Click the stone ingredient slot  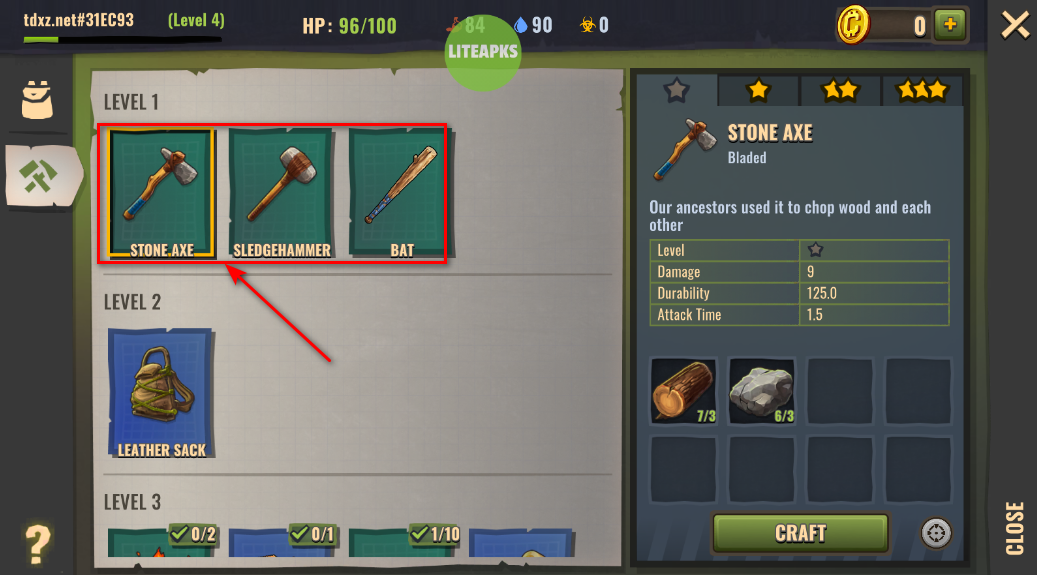tap(761, 391)
